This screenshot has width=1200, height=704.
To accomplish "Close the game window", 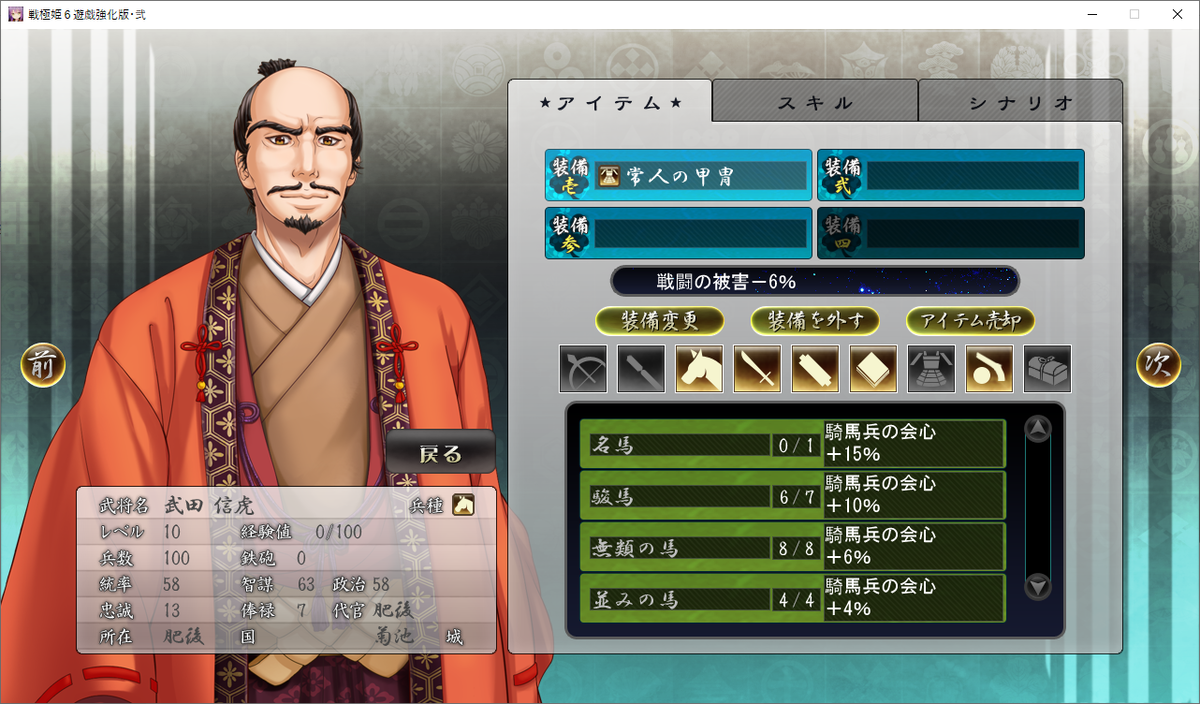I will point(1176,14).
